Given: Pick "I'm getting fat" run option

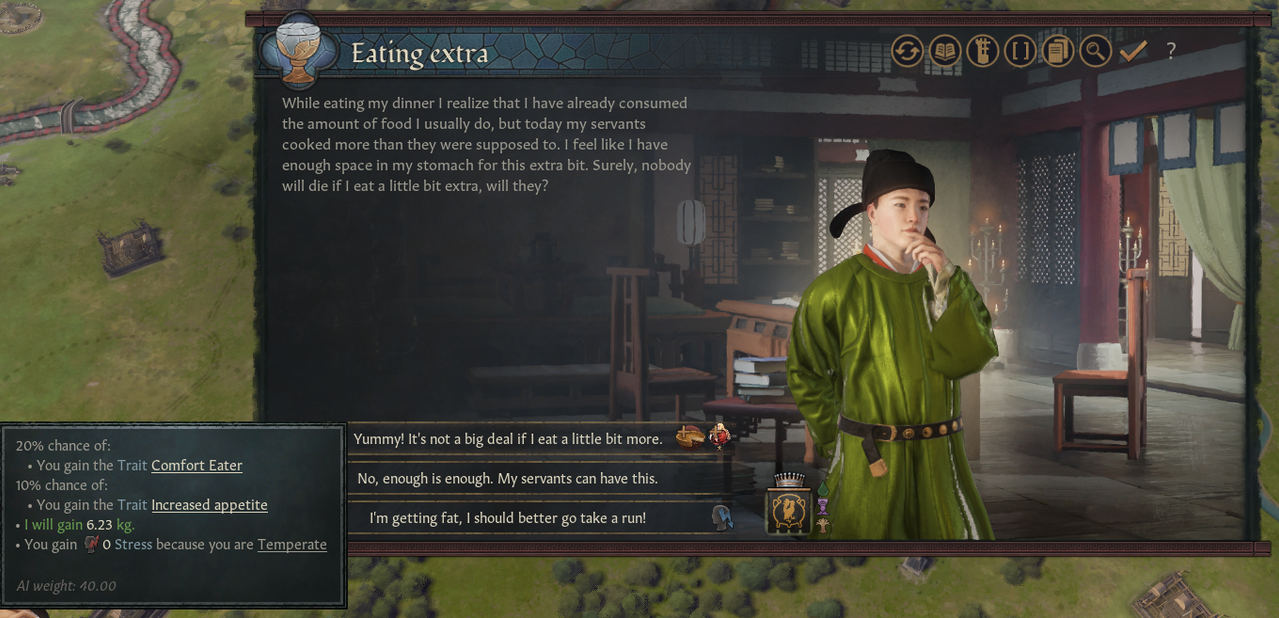Looking at the screenshot, I should pyautogui.click(x=508, y=518).
